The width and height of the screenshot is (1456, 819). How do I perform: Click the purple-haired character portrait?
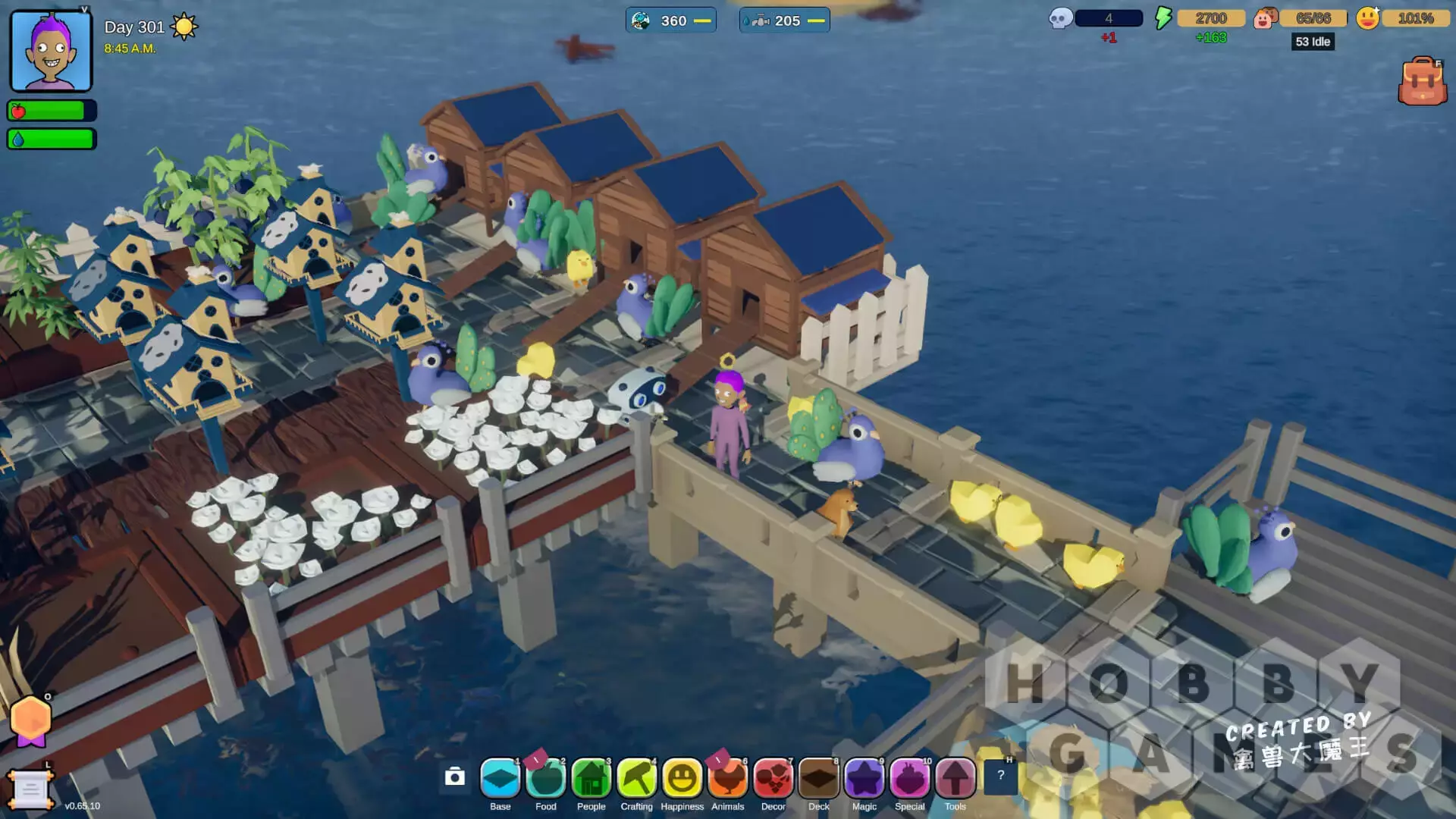coord(51,52)
